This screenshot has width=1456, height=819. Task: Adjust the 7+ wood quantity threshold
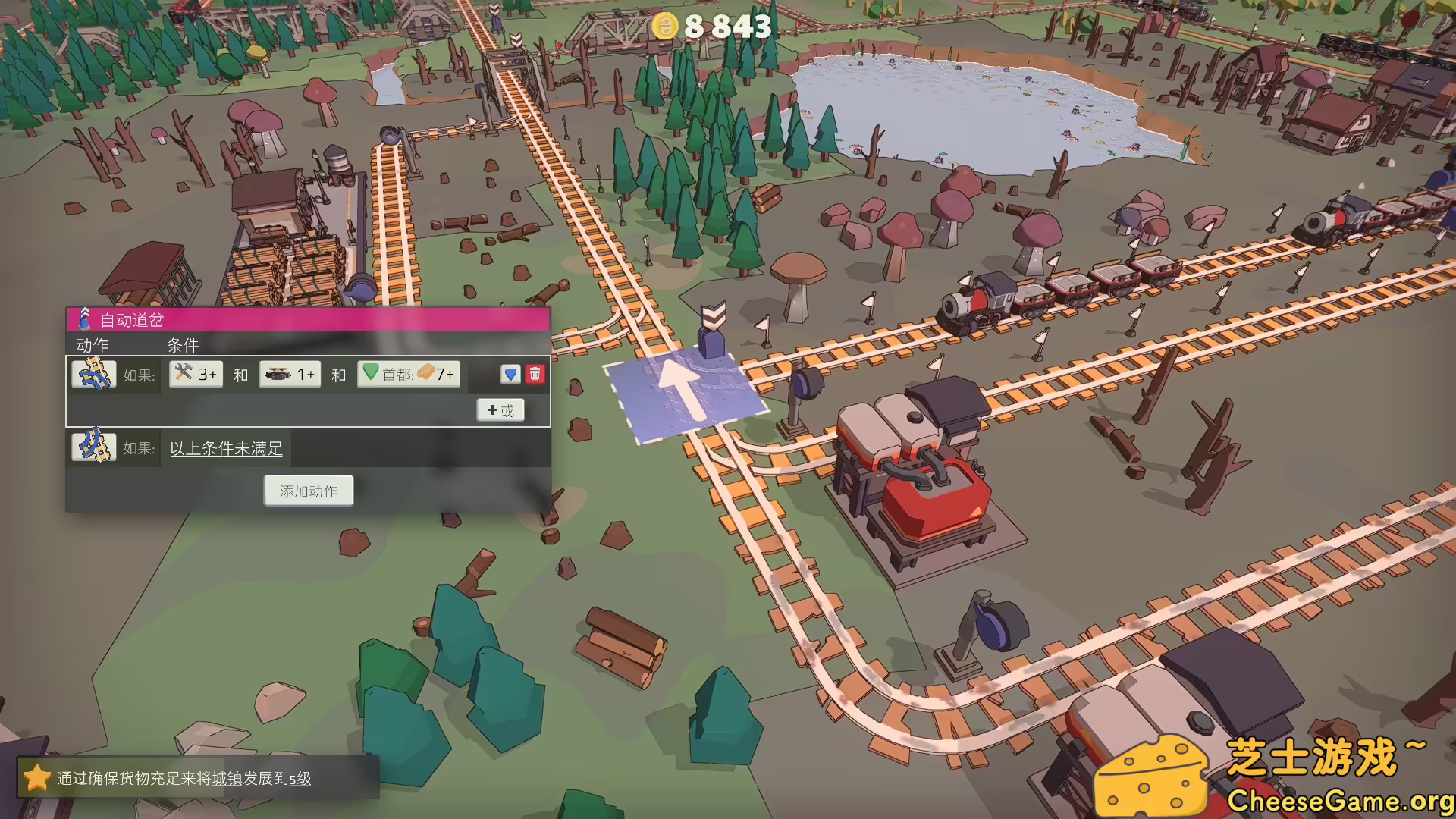click(x=443, y=374)
